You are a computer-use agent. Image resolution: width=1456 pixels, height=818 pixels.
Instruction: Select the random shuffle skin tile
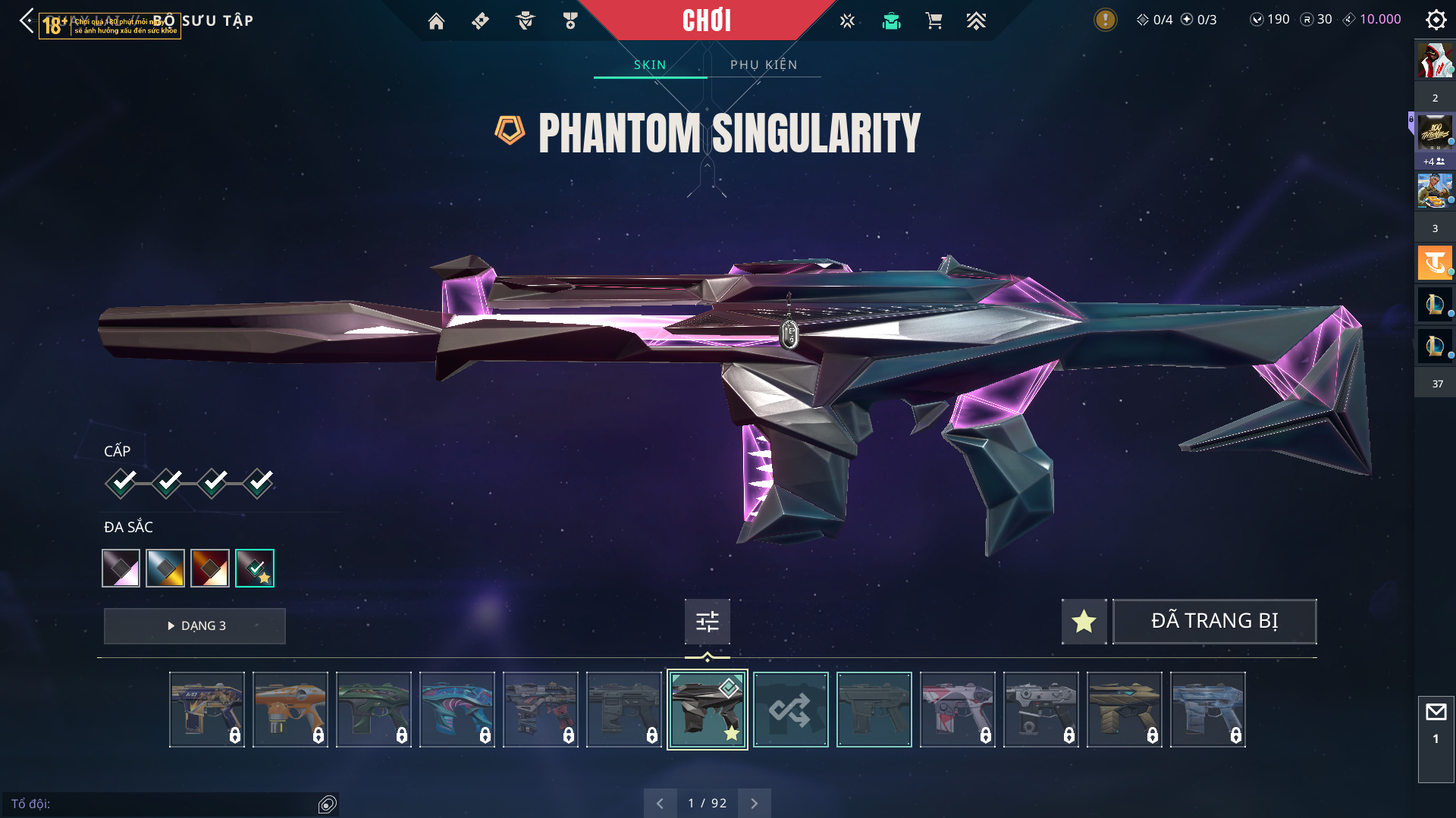(x=790, y=710)
